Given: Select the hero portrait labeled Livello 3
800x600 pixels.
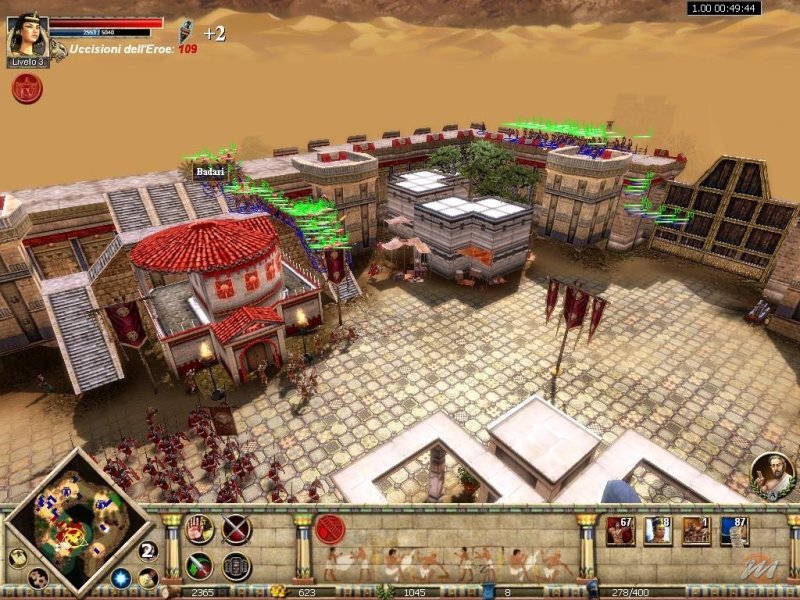Looking at the screenshot, I should (27, 39).
